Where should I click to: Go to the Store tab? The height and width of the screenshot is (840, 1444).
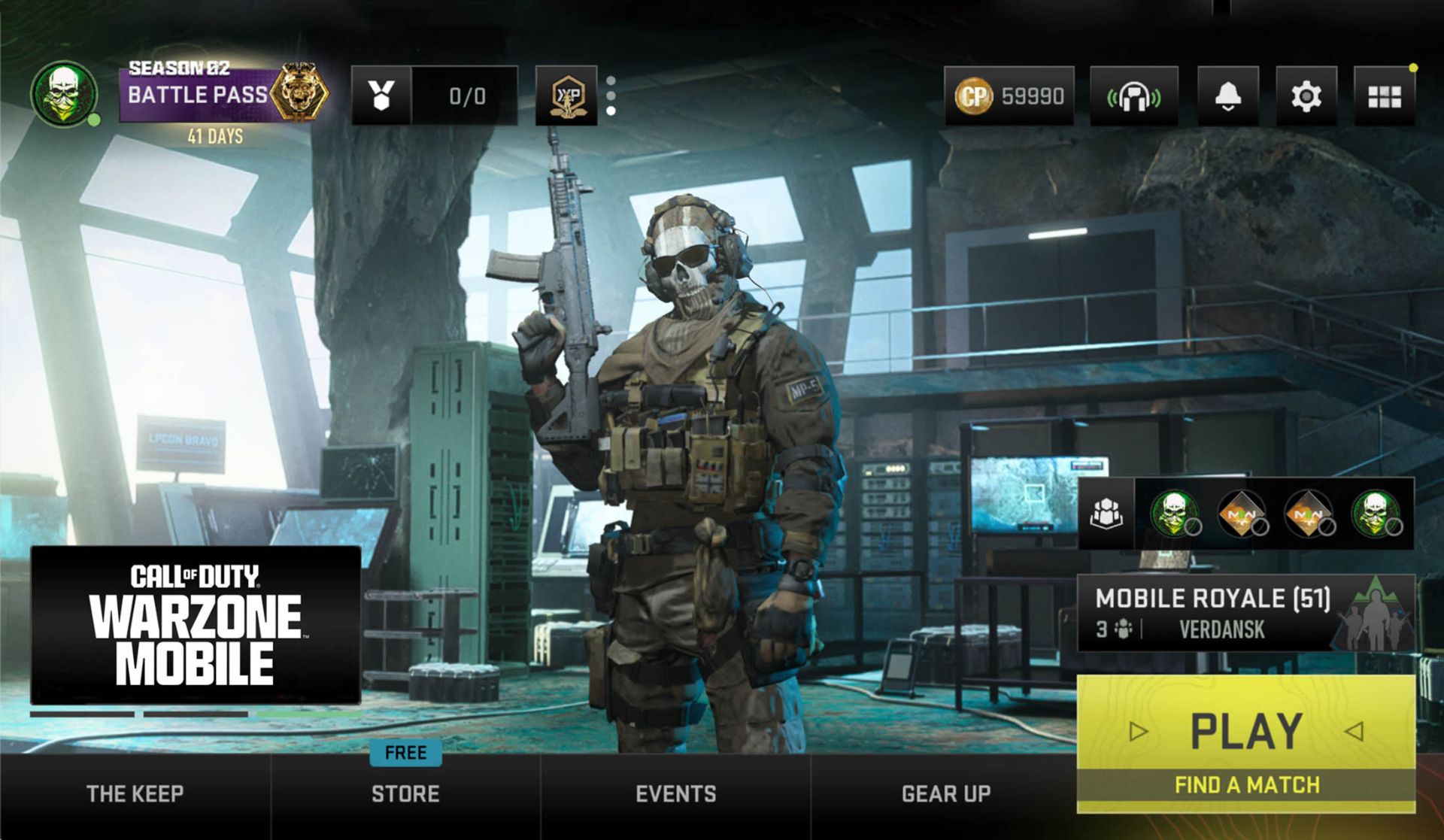coord(405,793)
